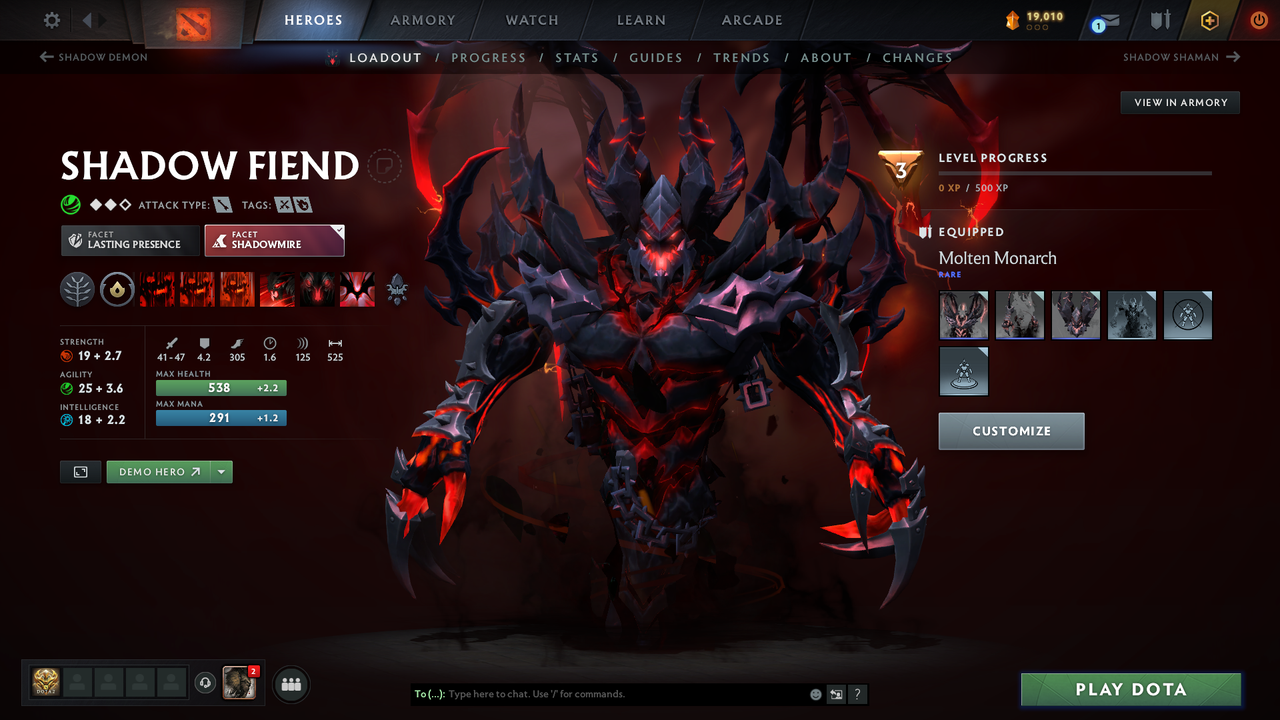
Task: Switch to the Guides tab
Action: 656,57
